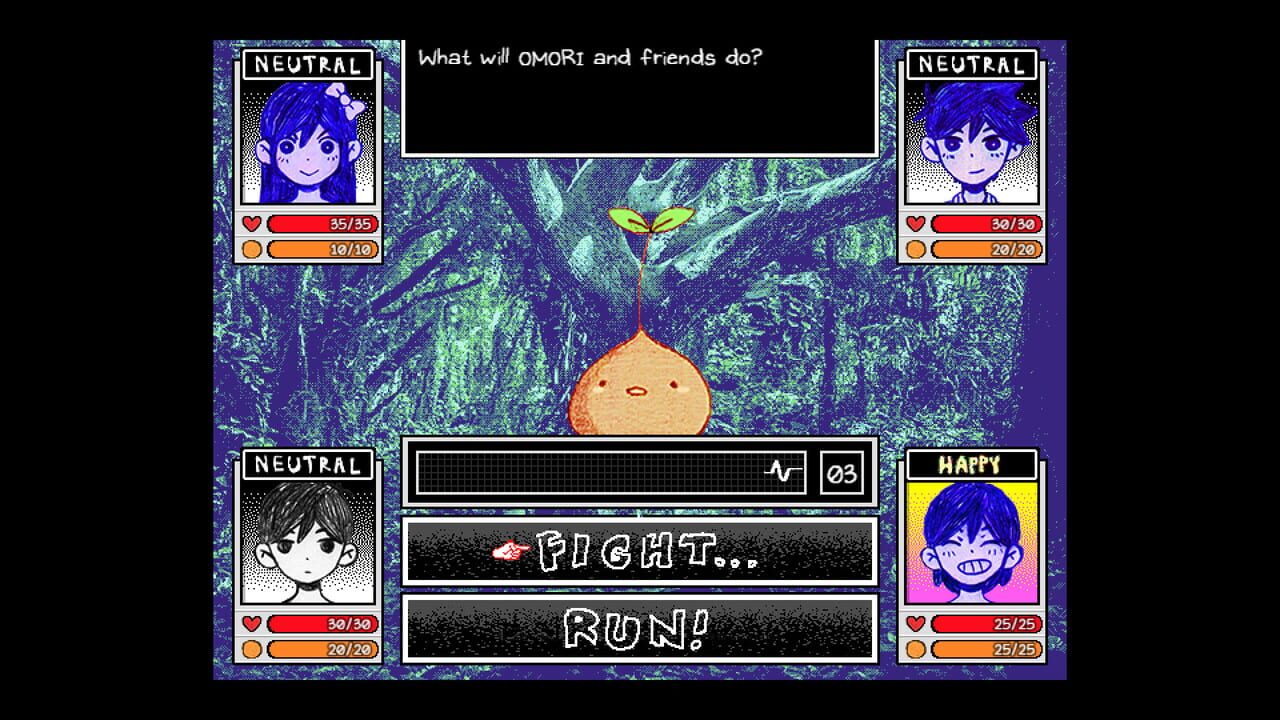This screenshot has width=1280, height=720.
Task: Toggle Hero's NEUTRAL status banner
Action: (x=972, y=66)
